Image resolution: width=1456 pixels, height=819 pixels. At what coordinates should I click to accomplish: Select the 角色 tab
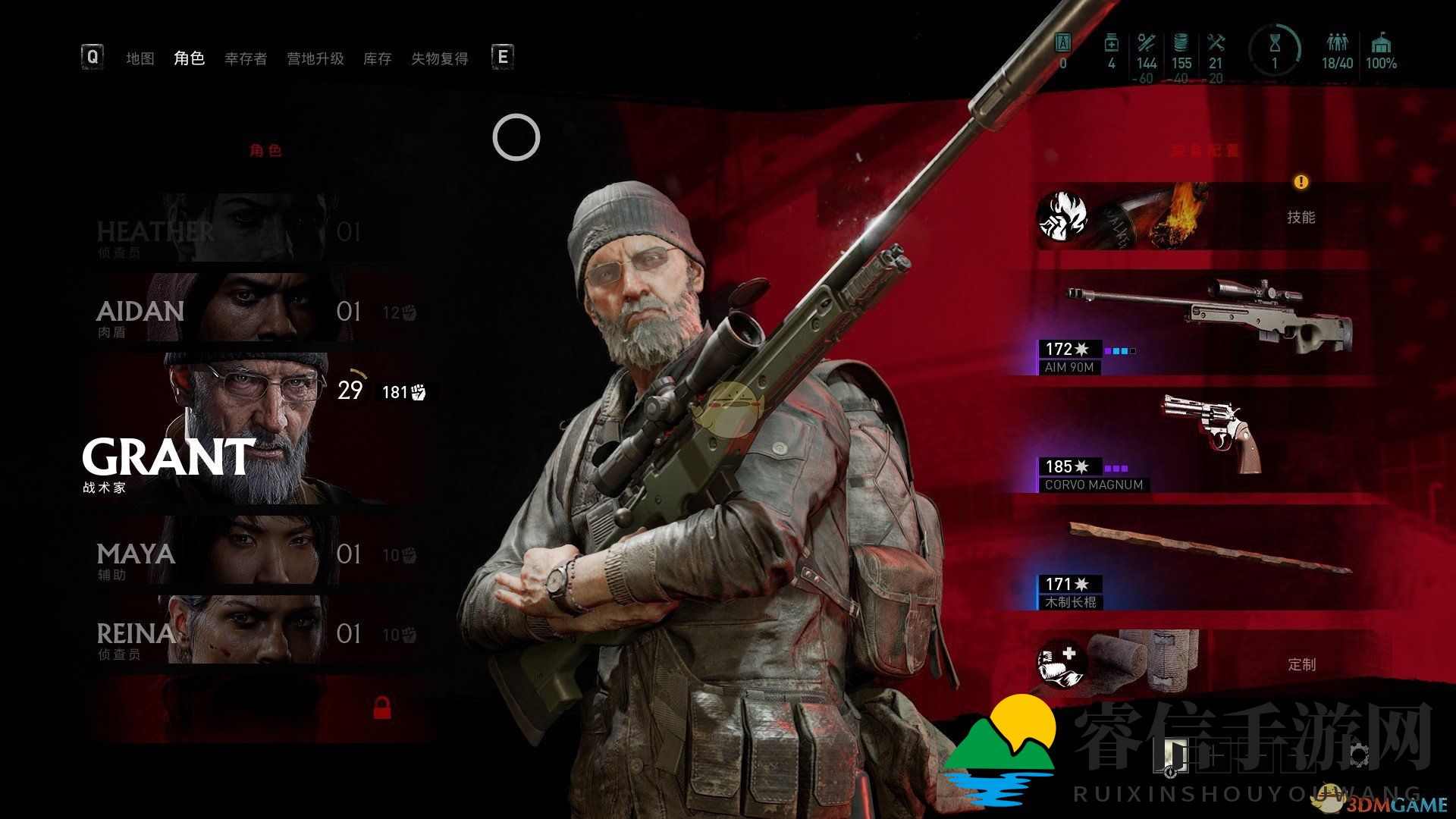point(189,58)
